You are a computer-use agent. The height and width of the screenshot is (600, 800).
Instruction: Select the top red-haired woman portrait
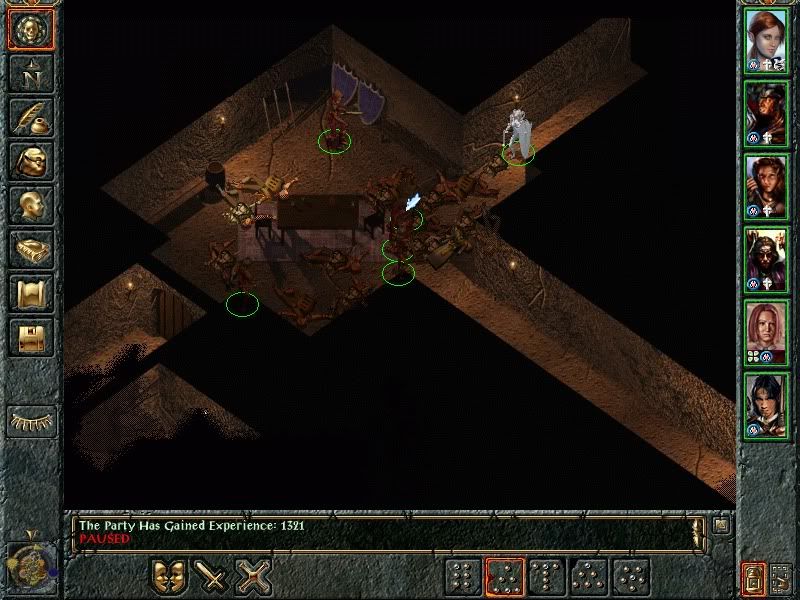point(767,40)
